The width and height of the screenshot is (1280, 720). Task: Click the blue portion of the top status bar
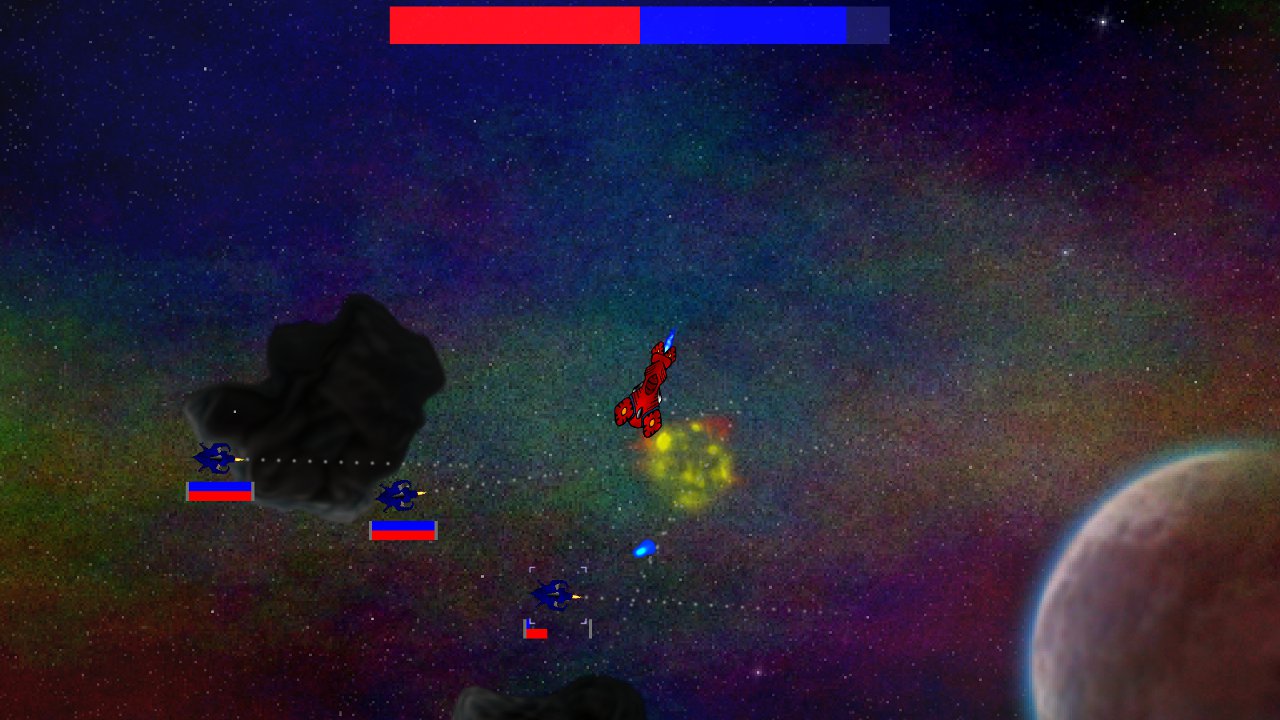click(x=740, y=23)
